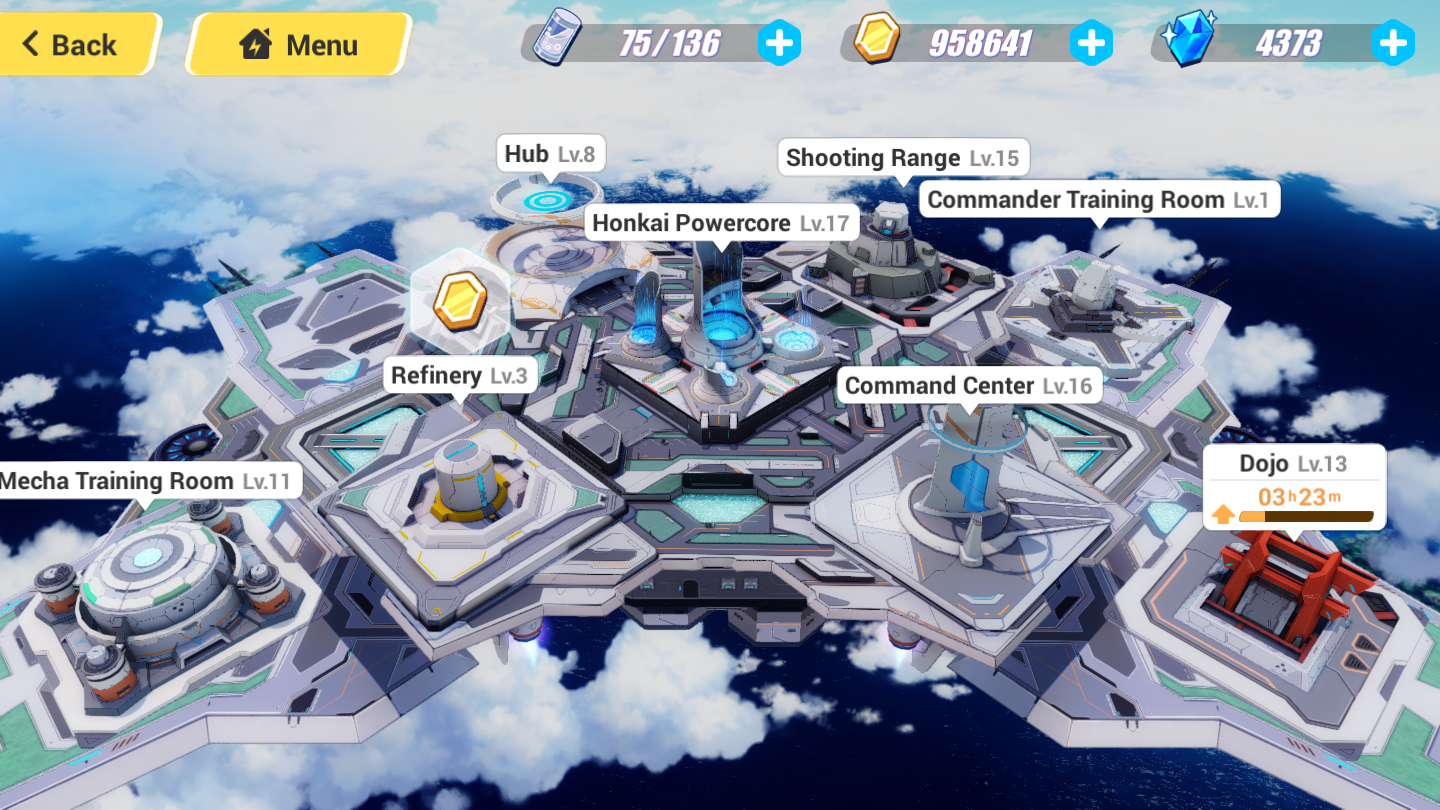Open the Menu with the house icon

298,45
